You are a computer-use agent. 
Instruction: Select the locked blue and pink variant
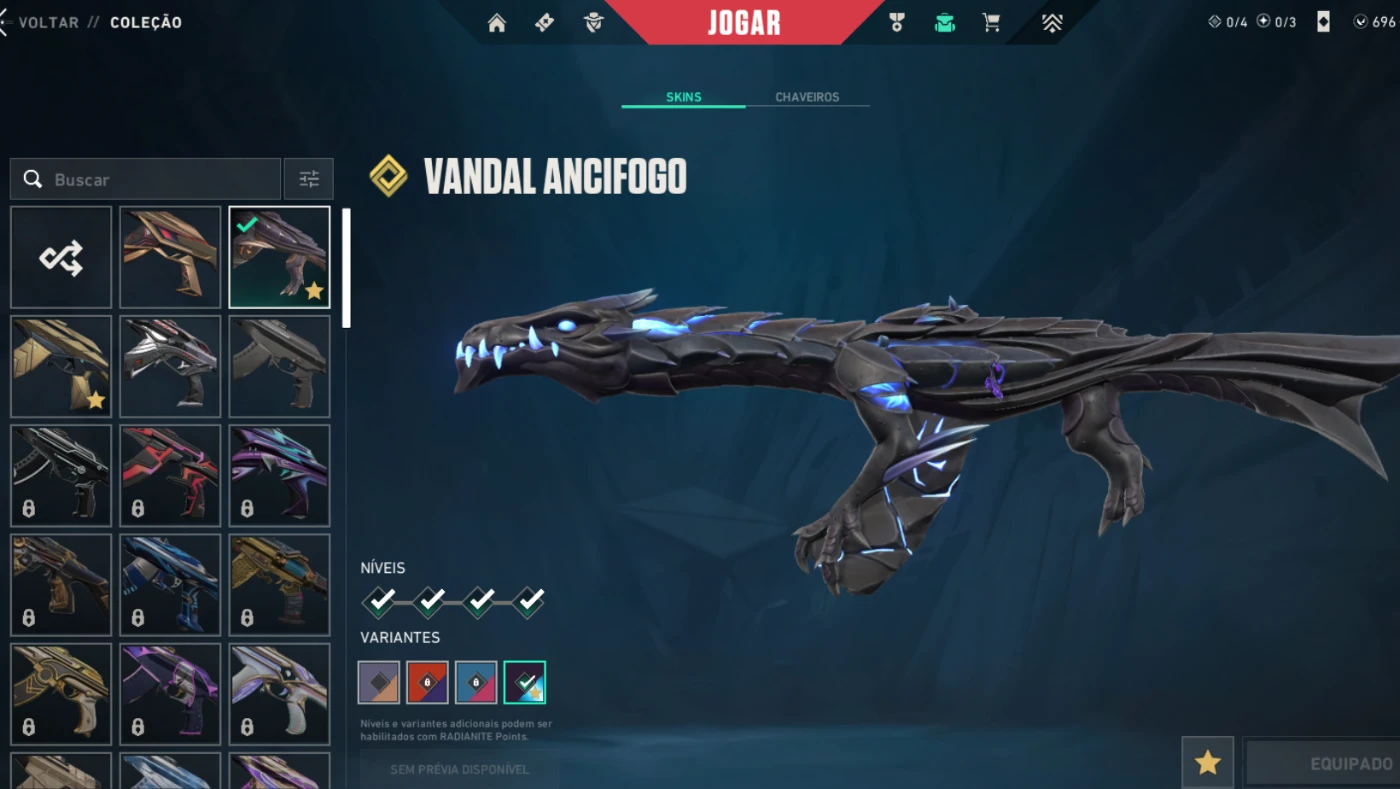(476, 682)
